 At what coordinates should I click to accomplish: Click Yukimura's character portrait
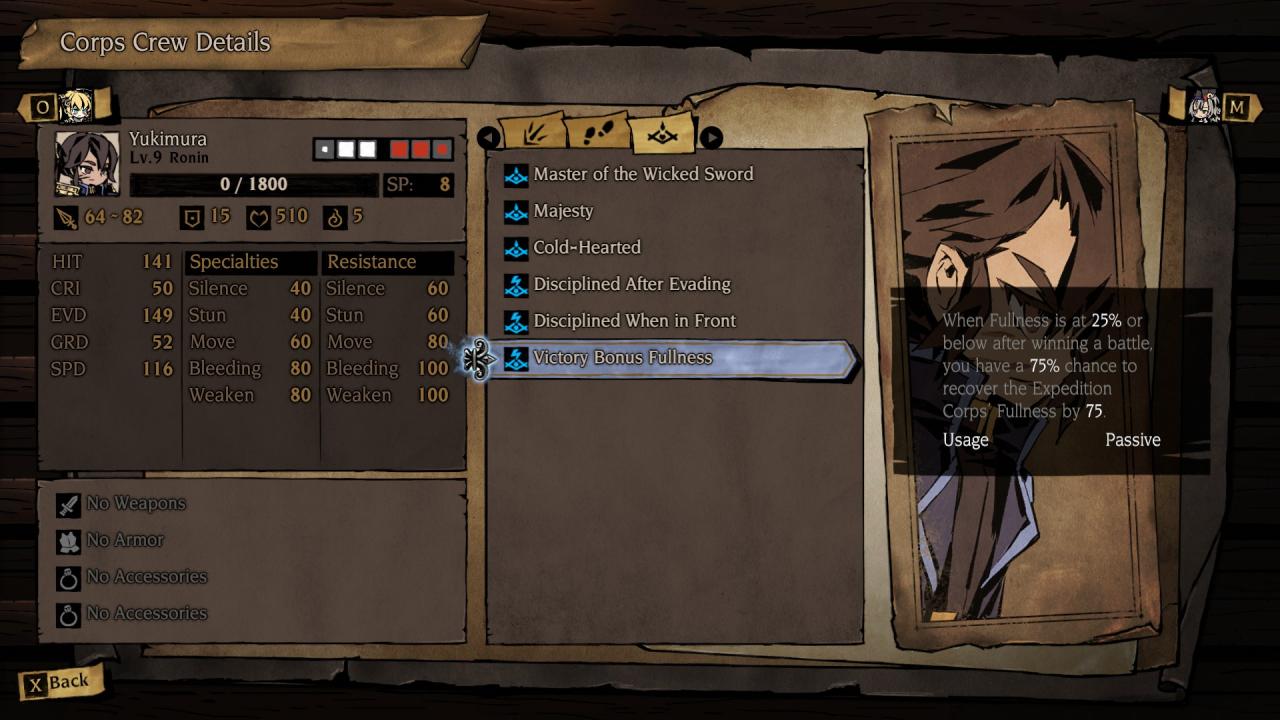tap(87, 163)
